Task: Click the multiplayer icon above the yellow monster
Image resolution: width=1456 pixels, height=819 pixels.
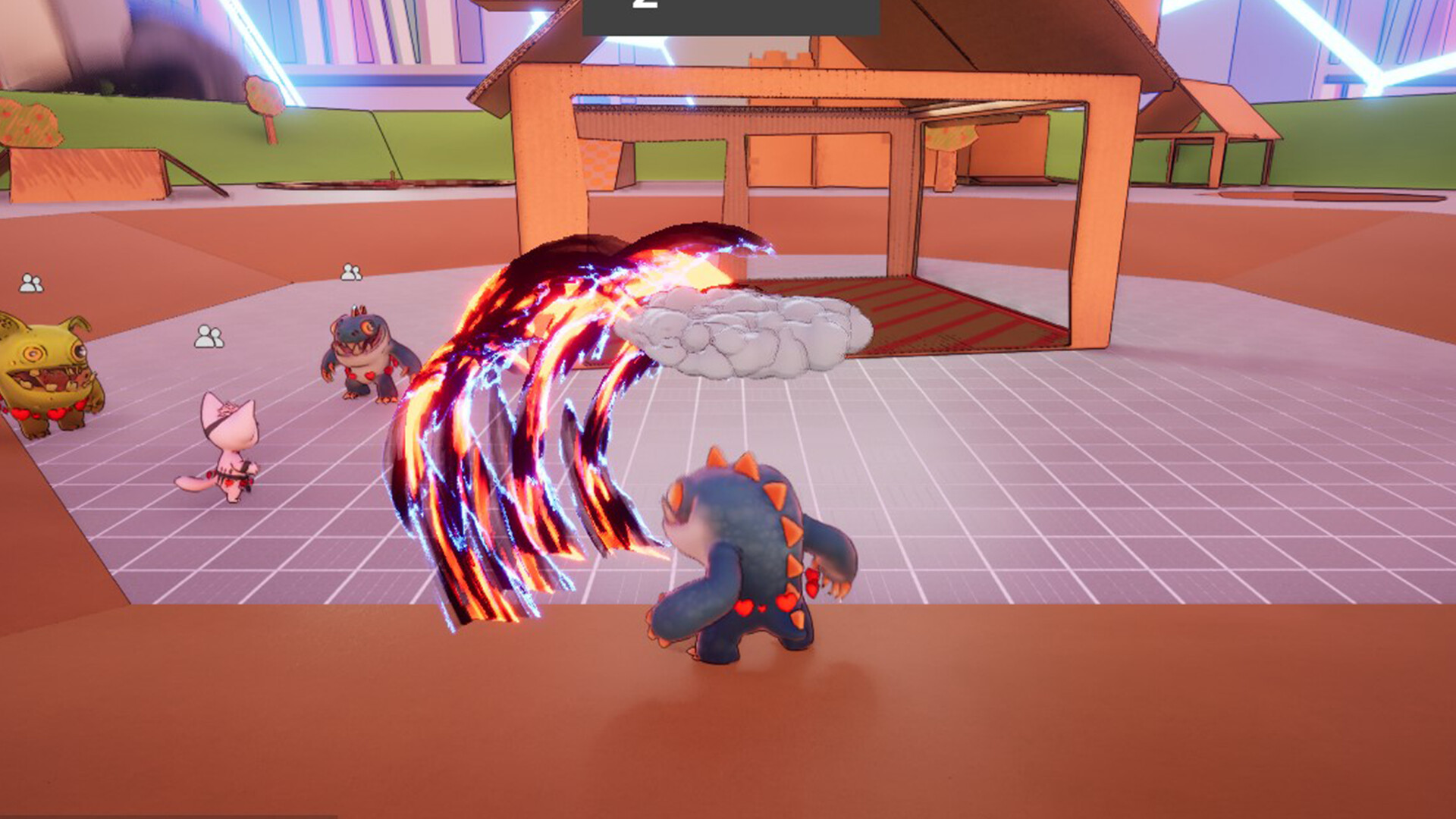Action: (30, 284)
